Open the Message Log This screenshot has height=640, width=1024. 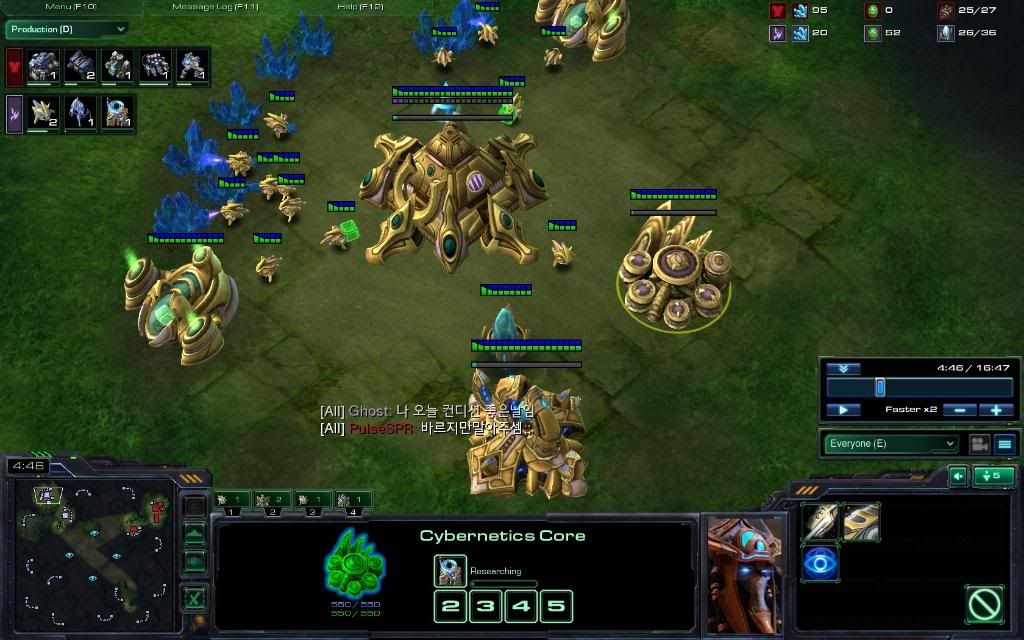click(215, 7)
